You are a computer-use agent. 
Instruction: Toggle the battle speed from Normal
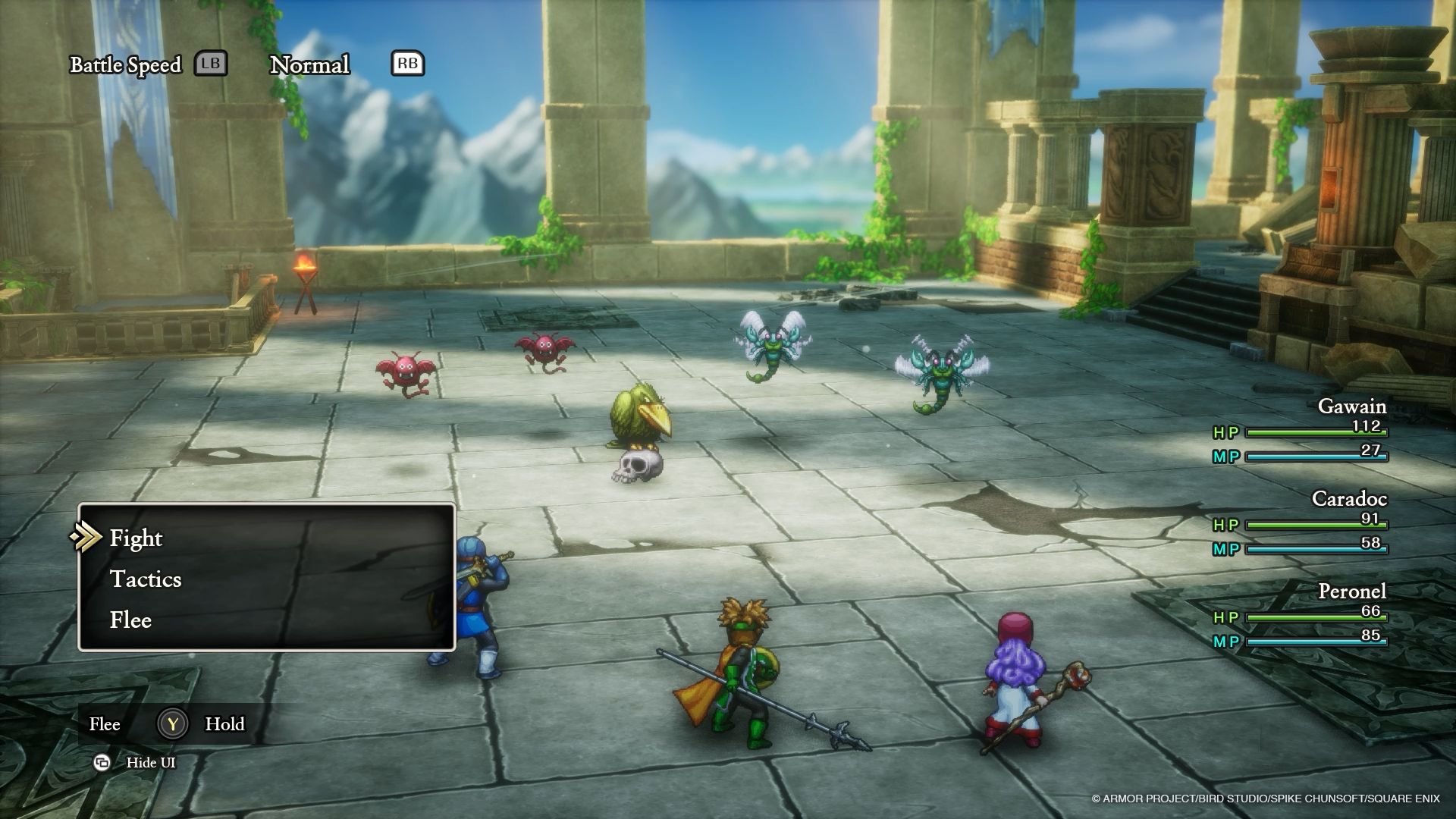[x=311, y=65]
